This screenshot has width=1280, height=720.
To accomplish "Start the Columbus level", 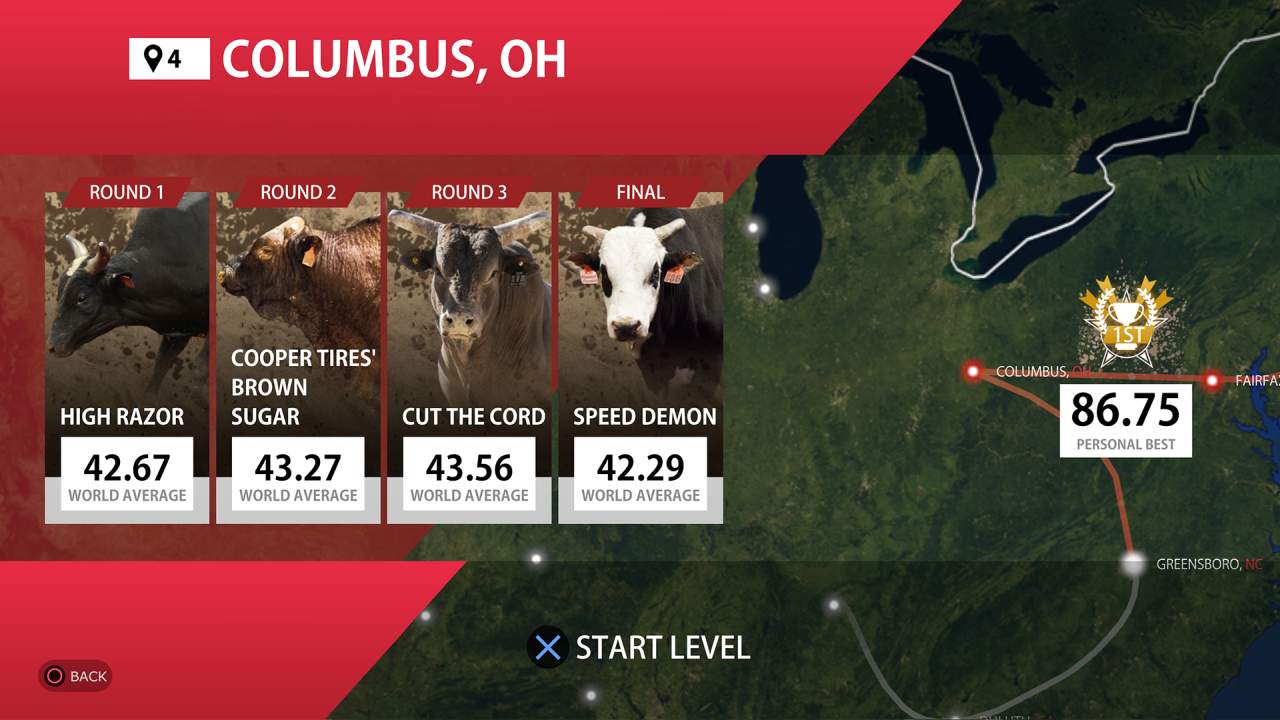I will (640, 648).
